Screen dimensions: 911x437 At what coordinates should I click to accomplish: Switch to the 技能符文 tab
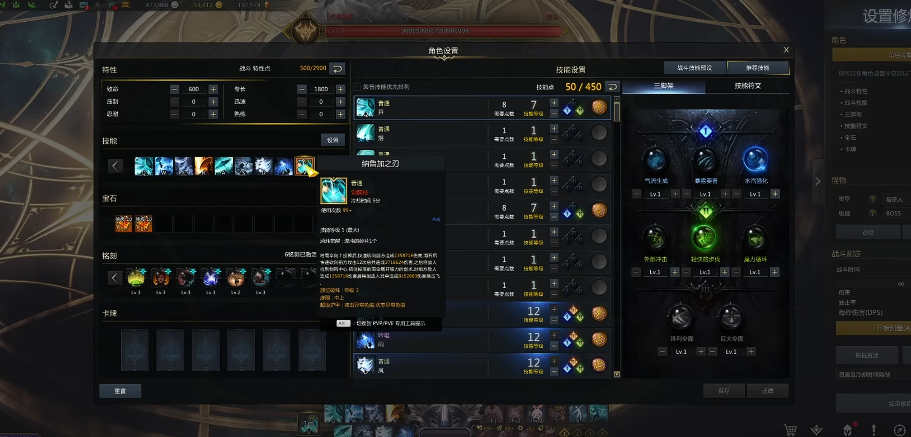click(746, 87)
